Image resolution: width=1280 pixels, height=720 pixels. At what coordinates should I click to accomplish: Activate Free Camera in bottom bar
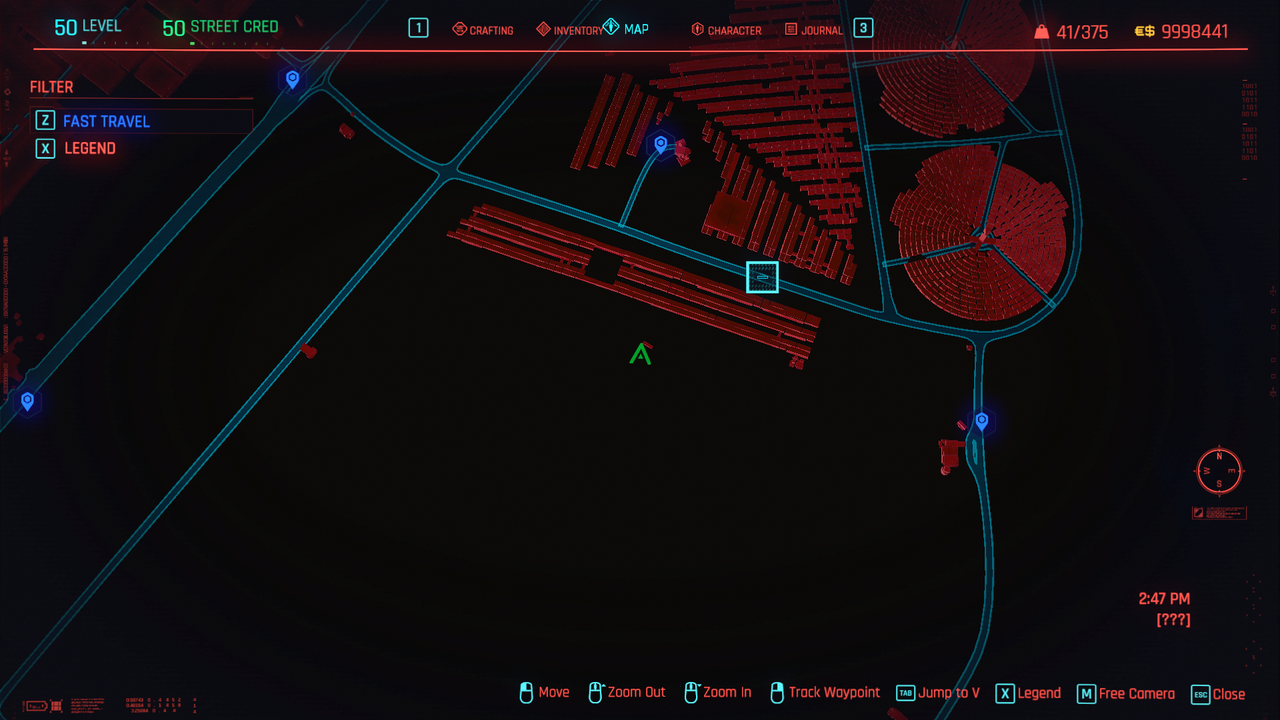click(x=1126, y=693)
